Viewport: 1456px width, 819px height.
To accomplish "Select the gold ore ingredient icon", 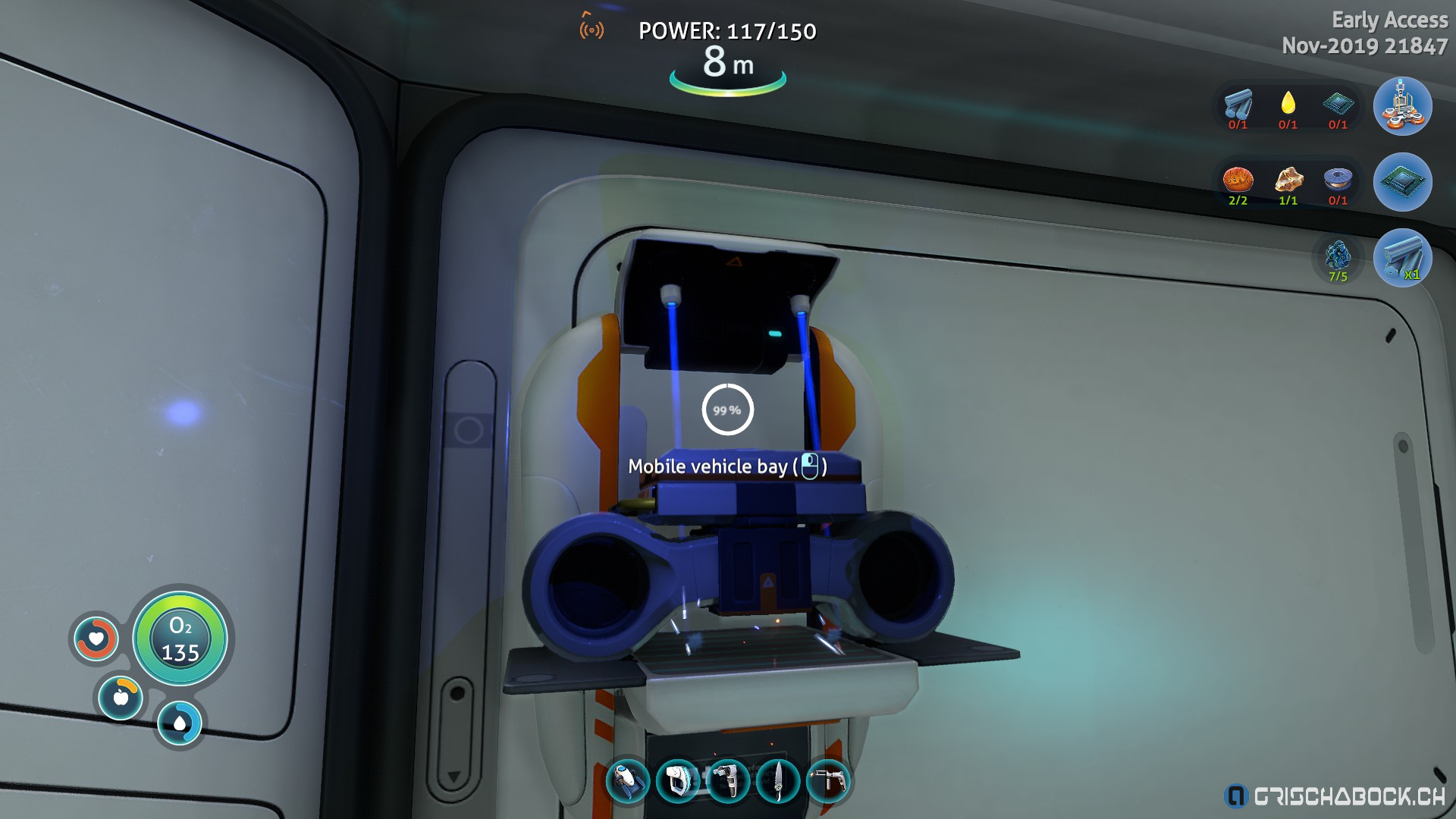I will [1288, 180].
